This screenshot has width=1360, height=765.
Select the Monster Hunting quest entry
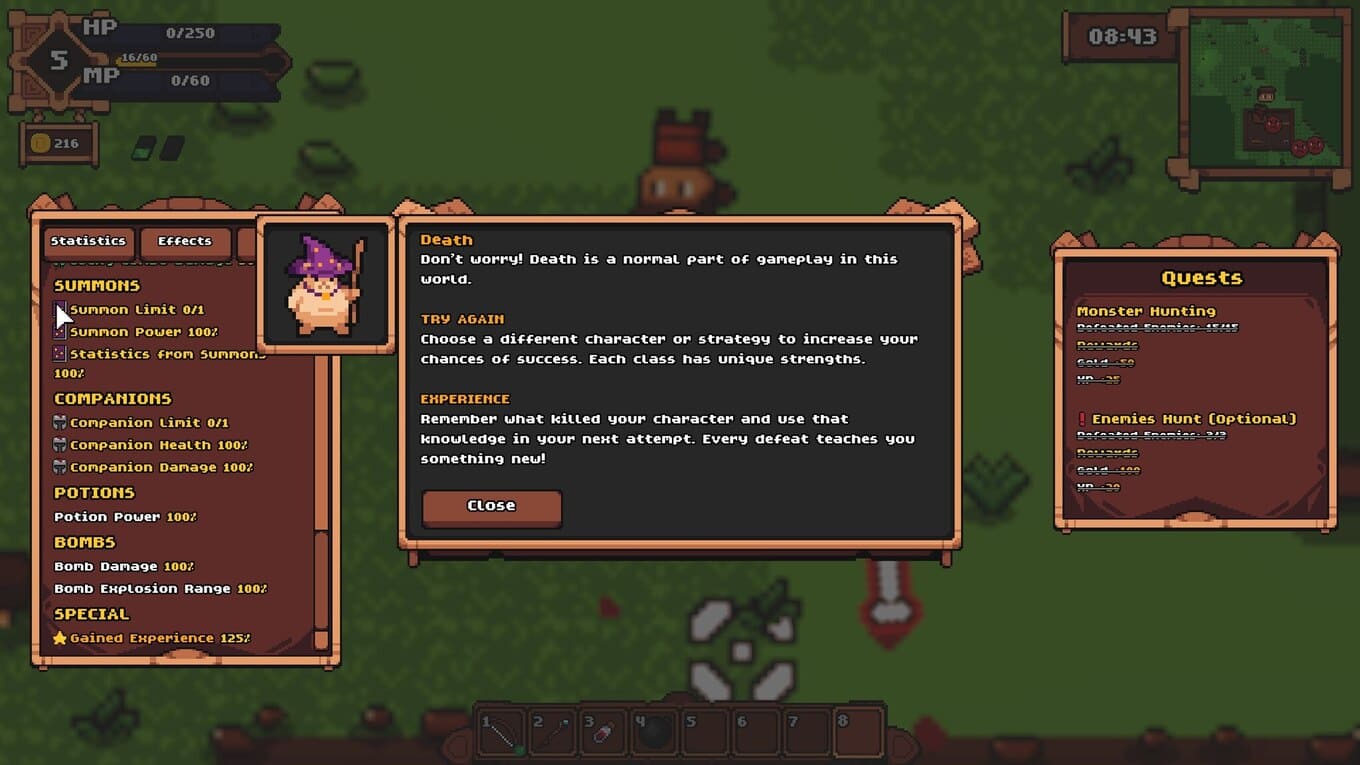point(1146,311)
